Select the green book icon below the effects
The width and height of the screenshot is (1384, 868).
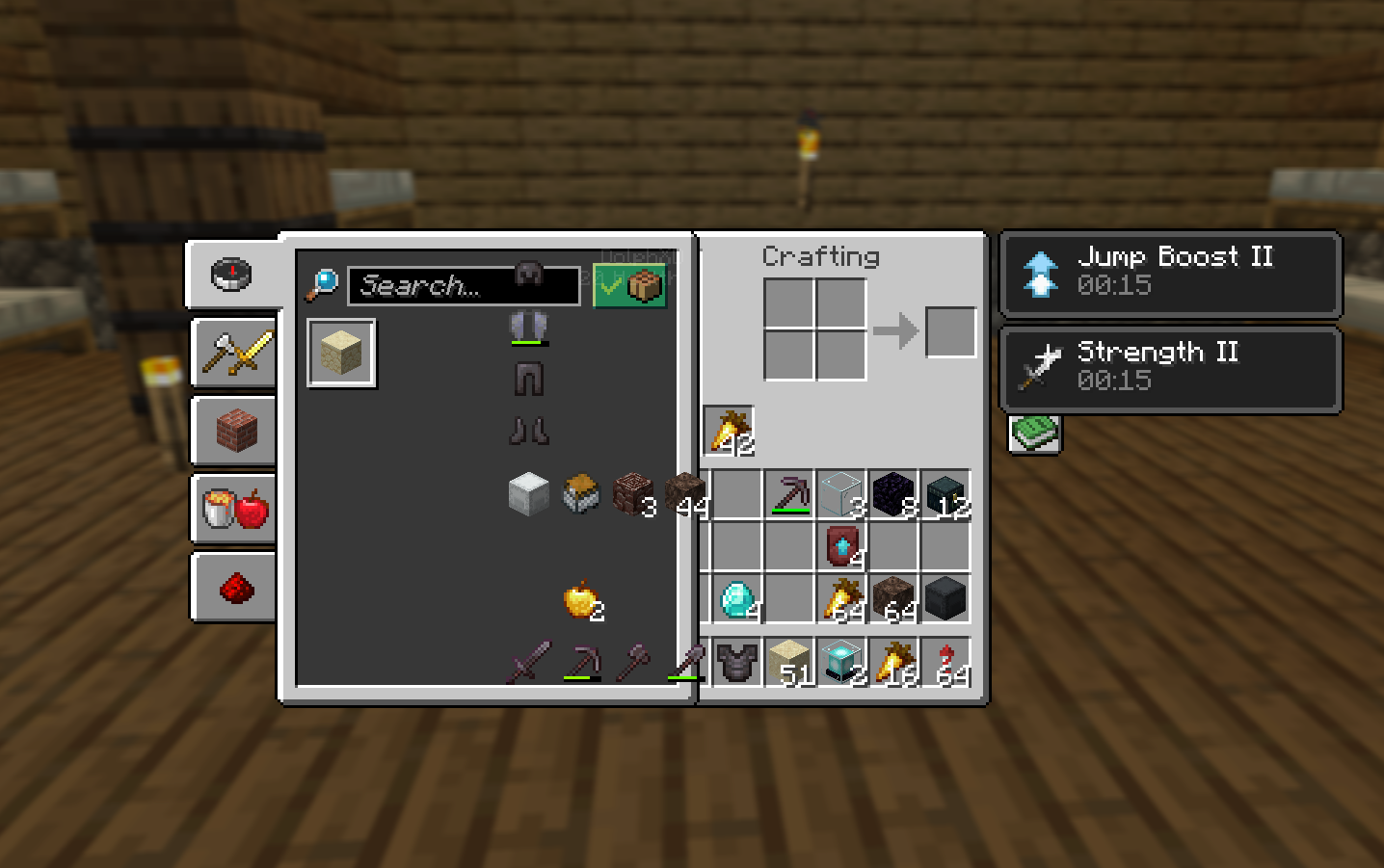(x=1034, y=434)
